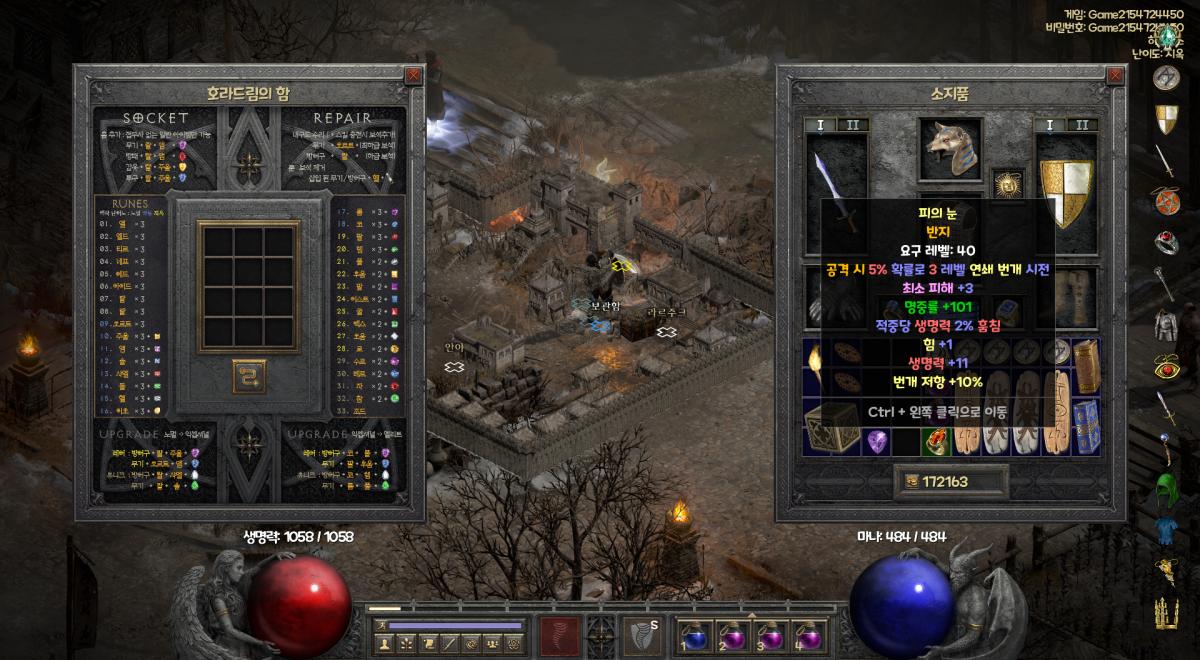Select the equipped sword weapon slot
1200x660 pixels.
[x=836, y=192]
